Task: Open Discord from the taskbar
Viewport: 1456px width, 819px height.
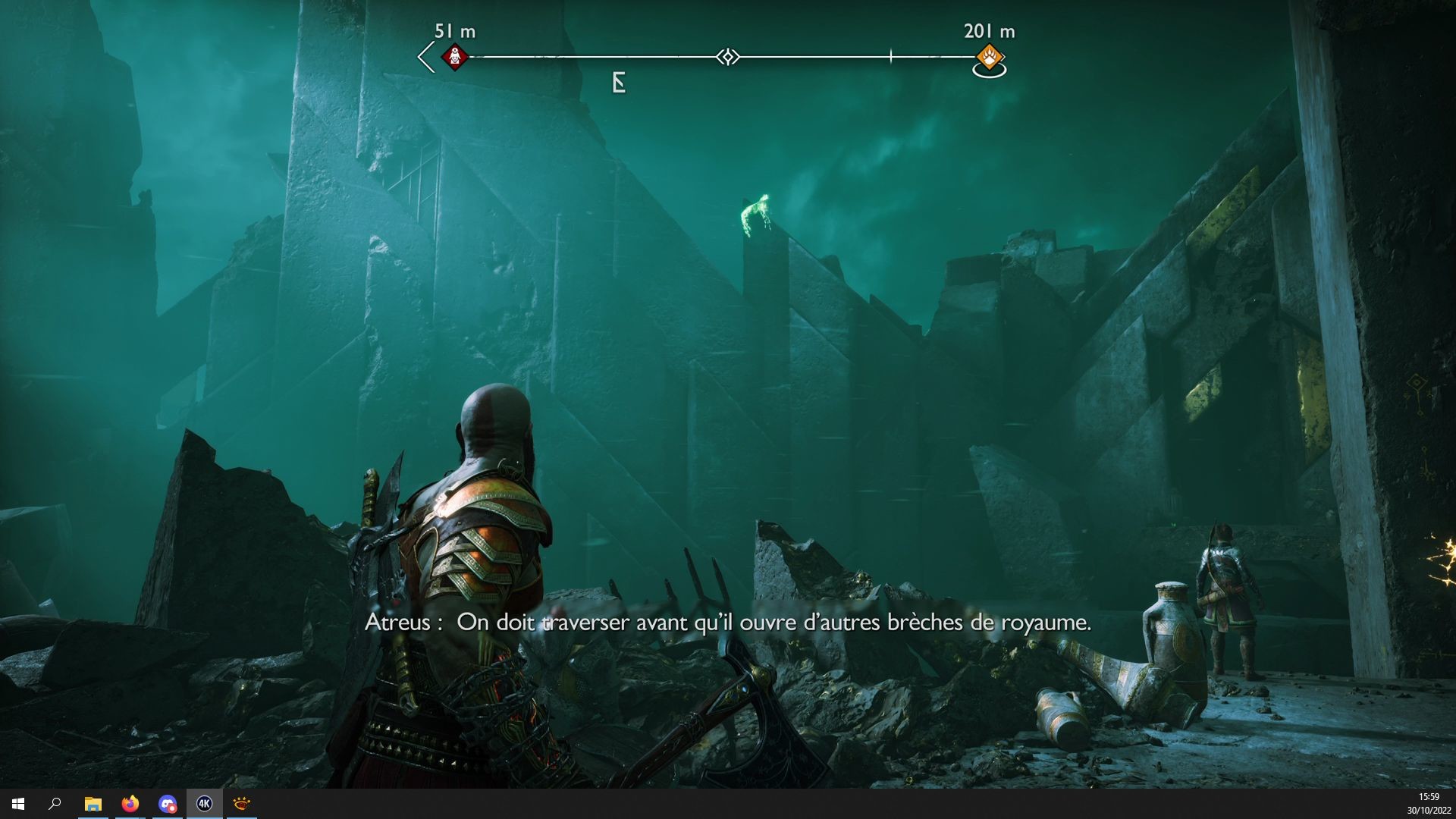Action: pos(165,804)
